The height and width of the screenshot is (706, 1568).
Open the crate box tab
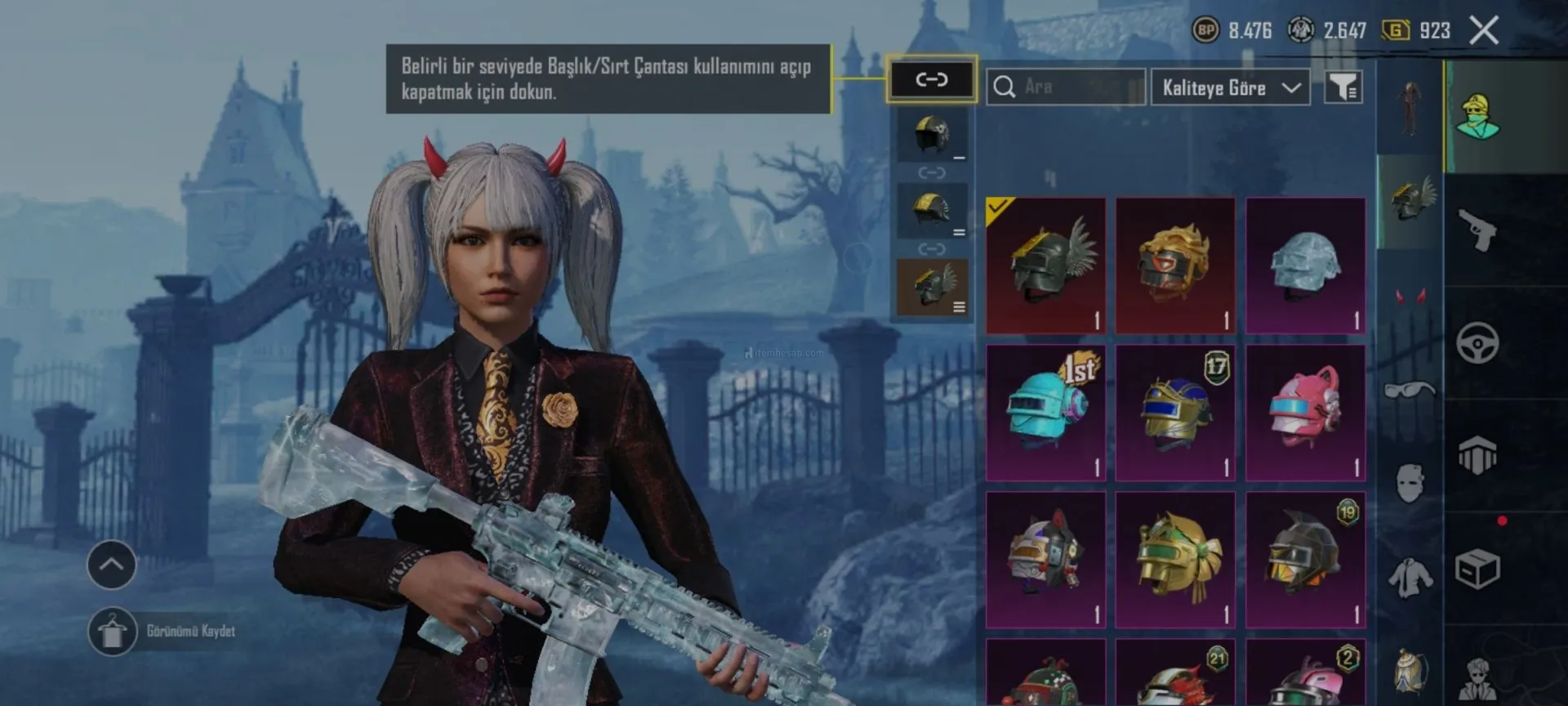point(1477,570)
